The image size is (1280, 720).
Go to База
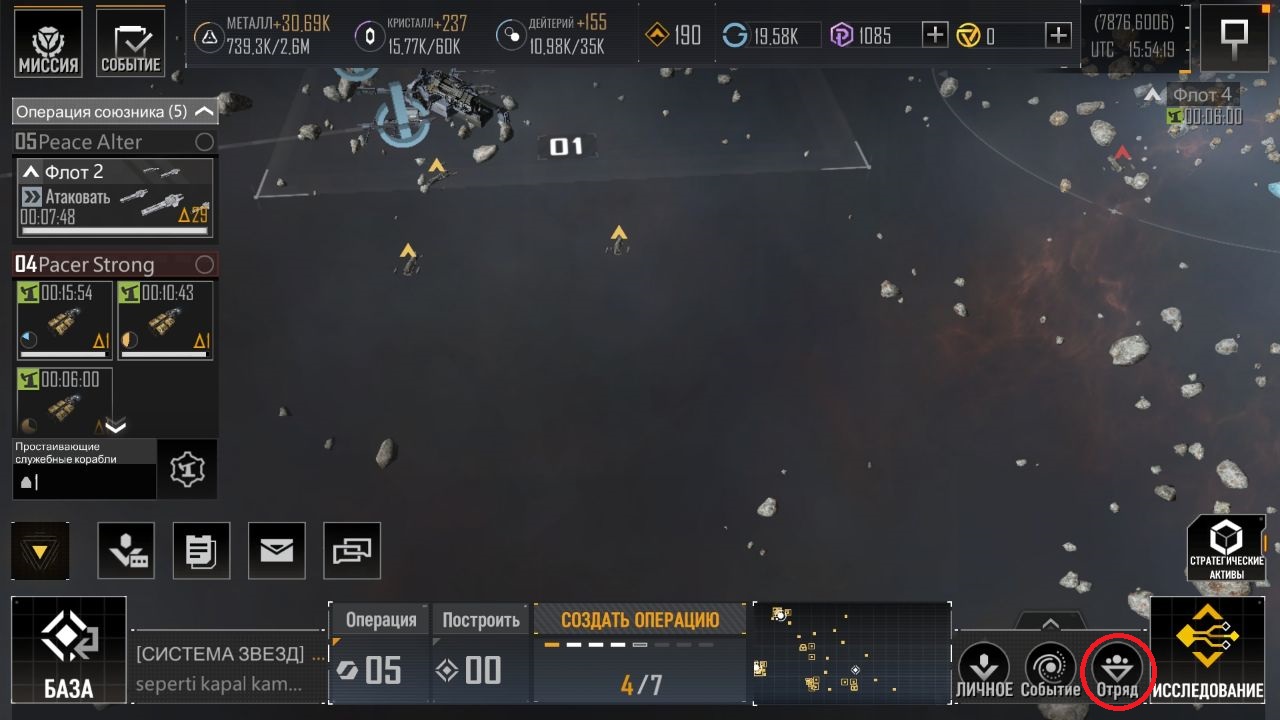[x=69, y=649]
